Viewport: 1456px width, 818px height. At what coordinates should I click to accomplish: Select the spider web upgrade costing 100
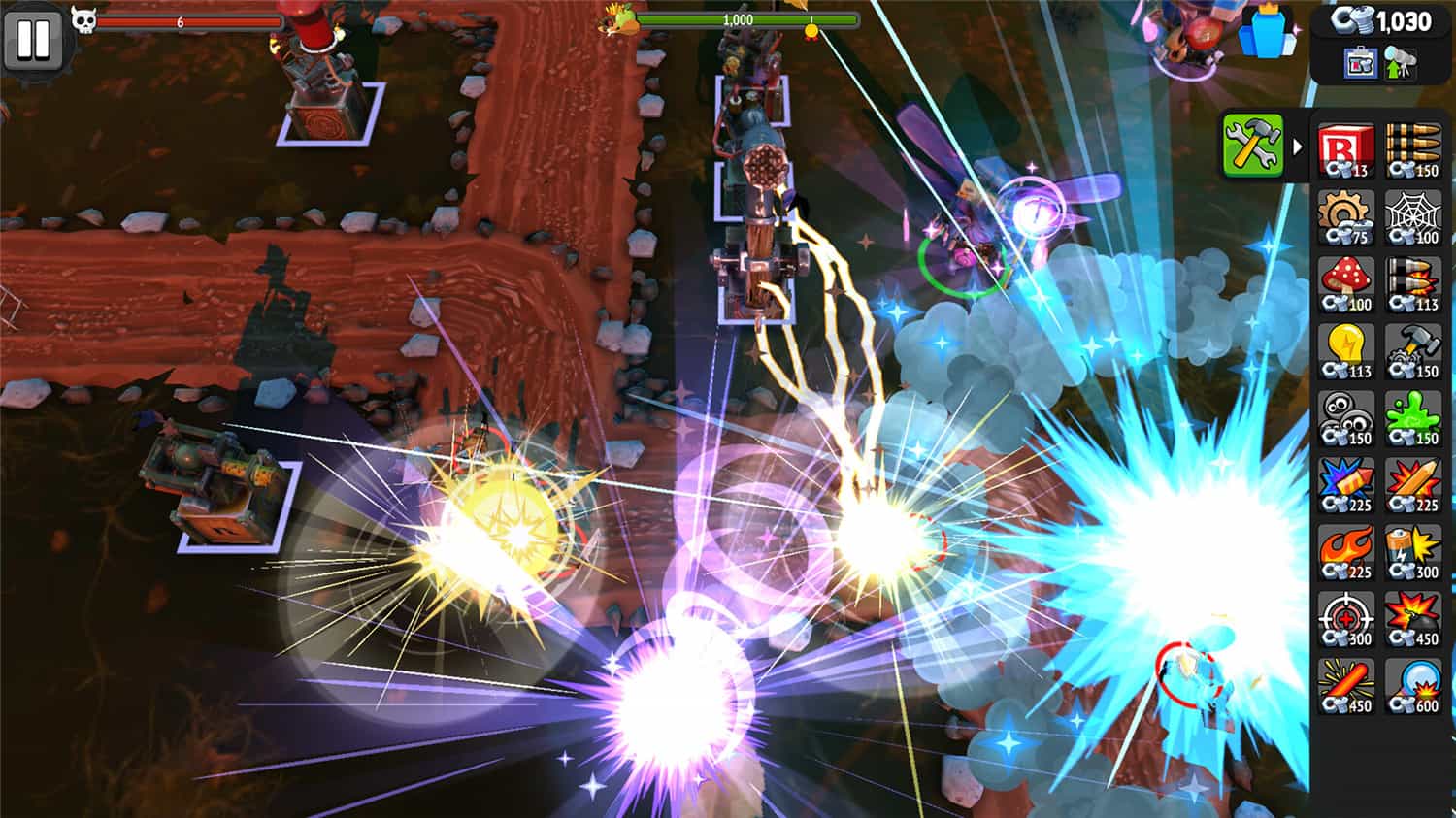click(x=1412, y=218)
